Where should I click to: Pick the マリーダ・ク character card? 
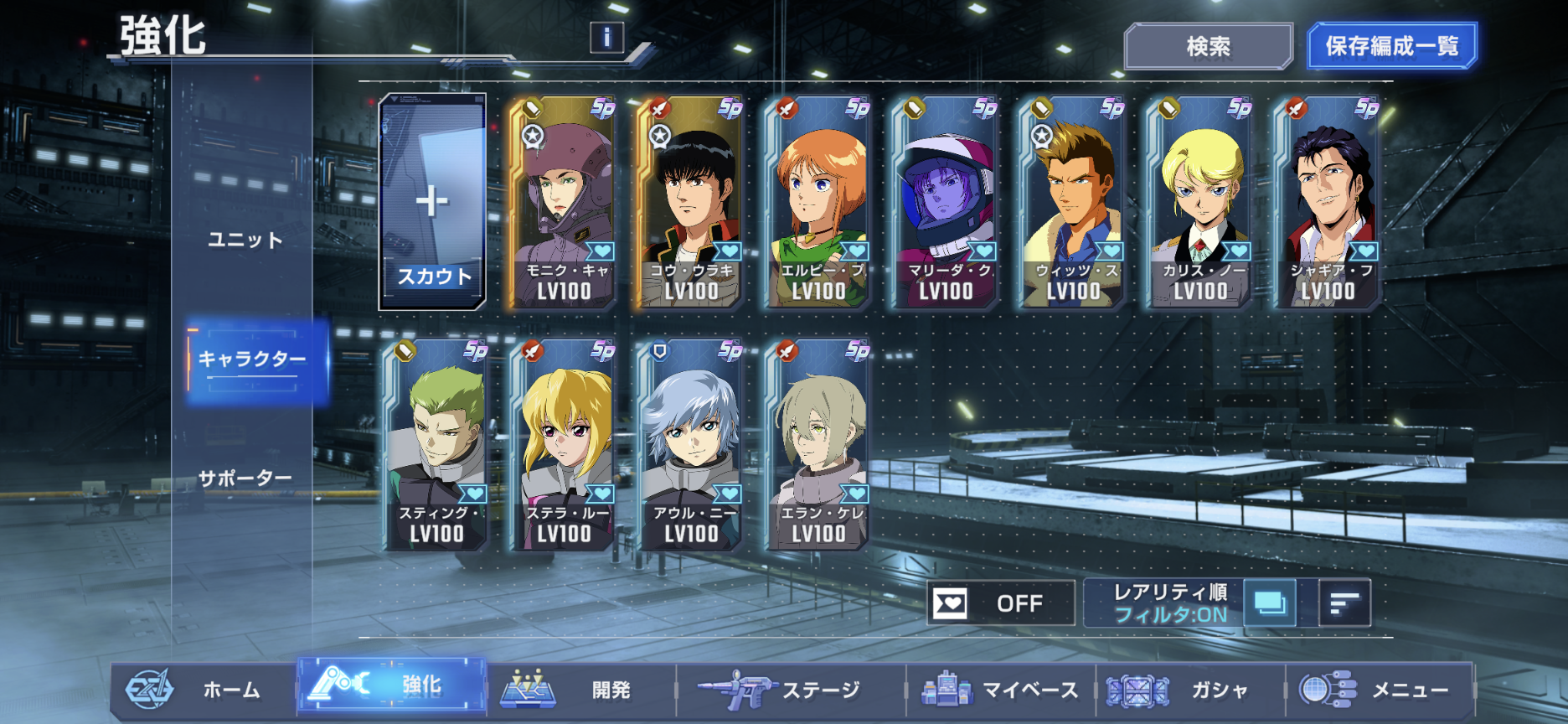pos(945,202)
